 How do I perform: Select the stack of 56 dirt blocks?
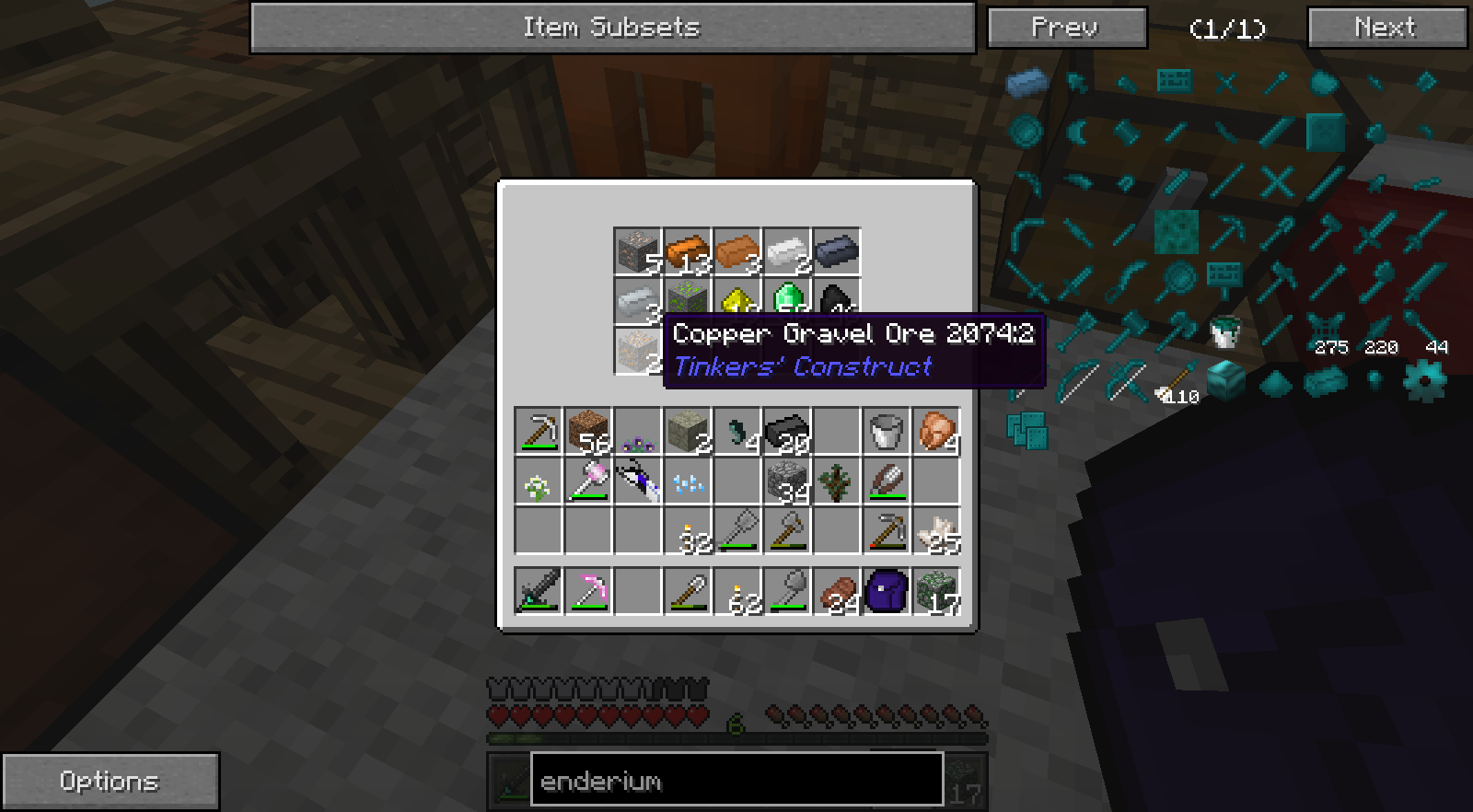point(587,431)
